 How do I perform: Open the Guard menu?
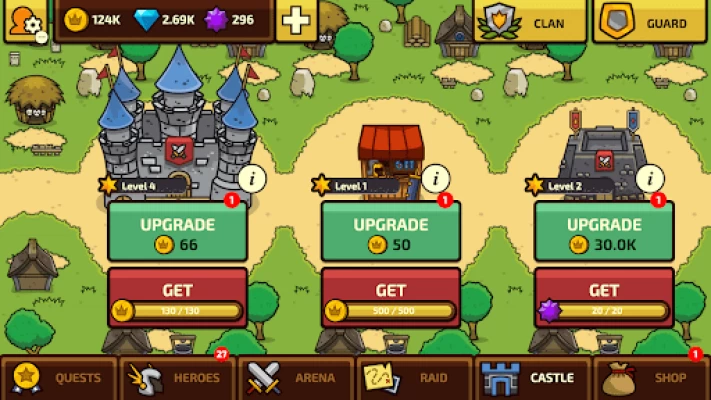tap(649, 21)
